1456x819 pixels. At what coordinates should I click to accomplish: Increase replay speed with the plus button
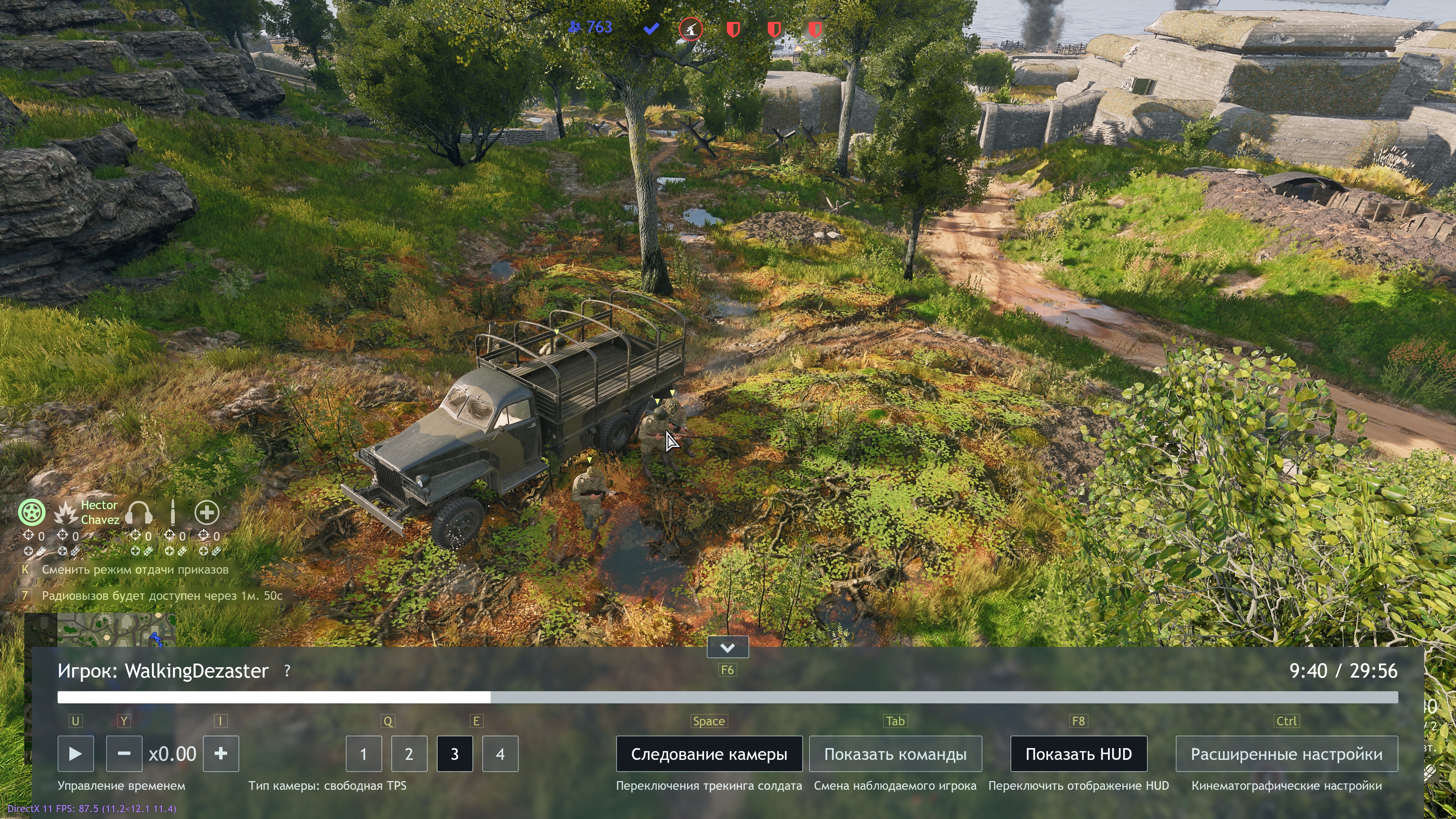(221, 753)
